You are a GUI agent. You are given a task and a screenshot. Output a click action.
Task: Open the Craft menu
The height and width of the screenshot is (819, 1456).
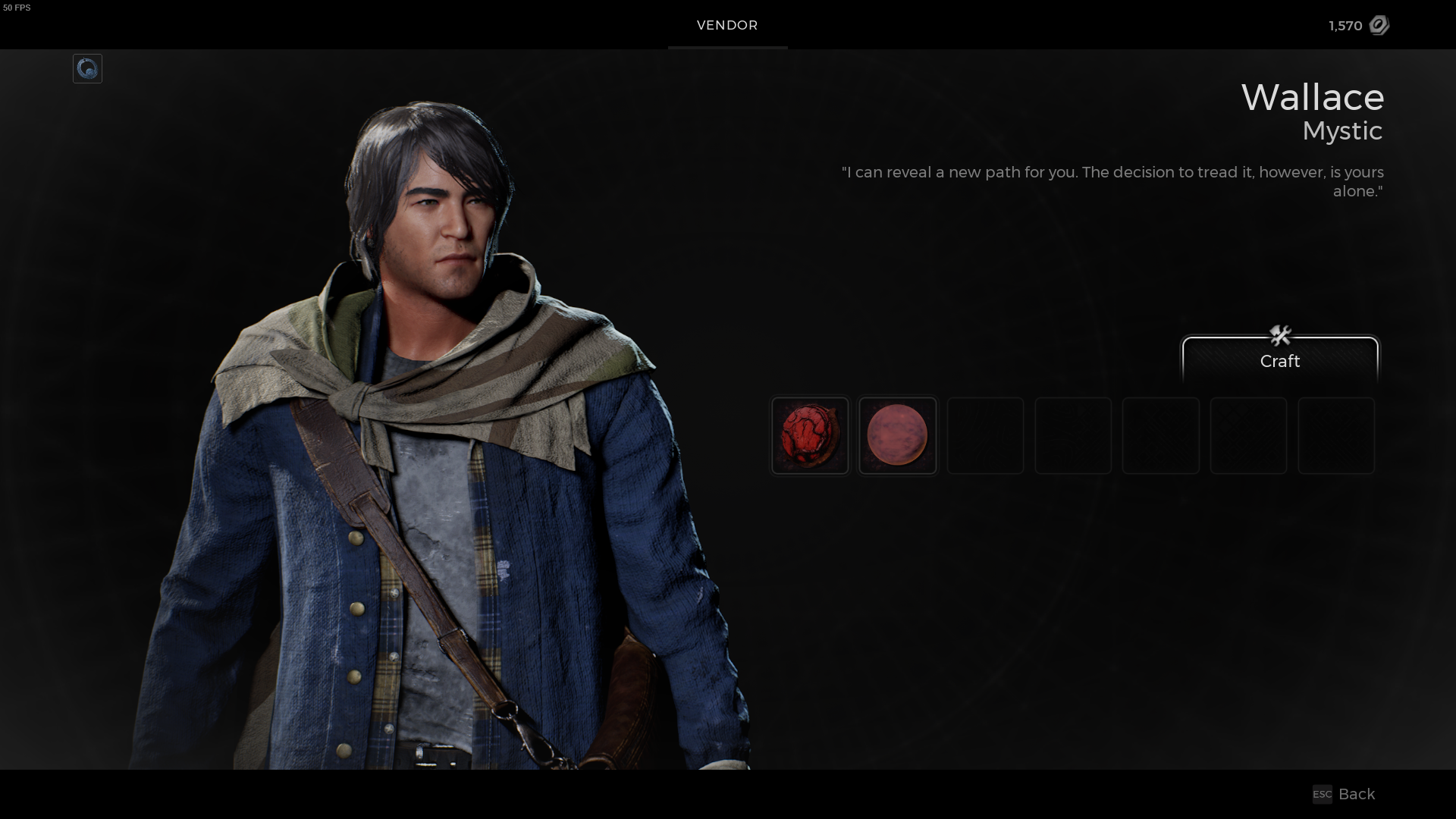pyautogui.click(x=1279, y=359)
